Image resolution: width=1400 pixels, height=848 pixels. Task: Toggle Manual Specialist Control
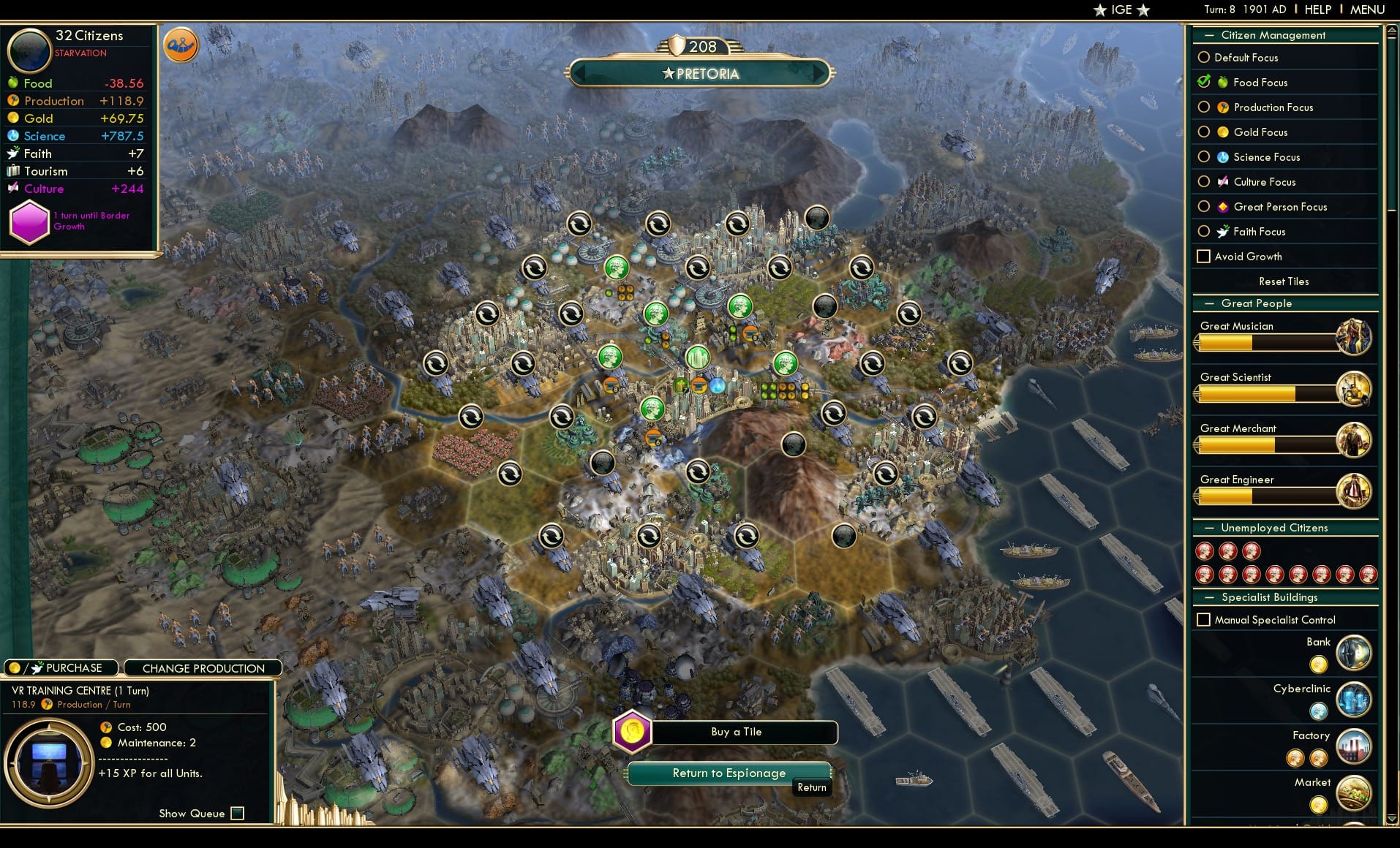pyautogui.click(x=1203, y=619)
